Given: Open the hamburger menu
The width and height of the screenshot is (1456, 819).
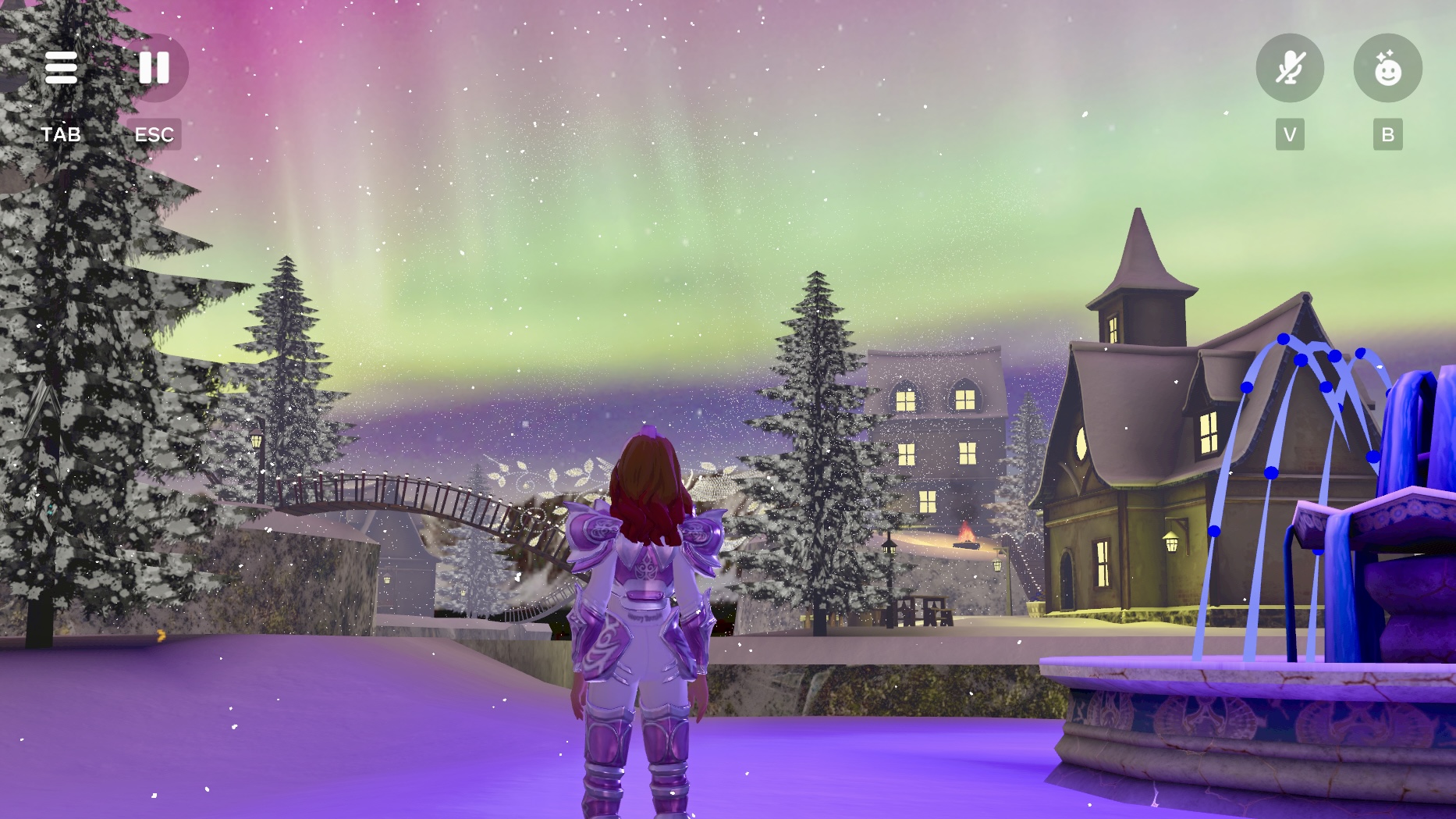Looking at the screenshot, I should (x=61, y=68).
